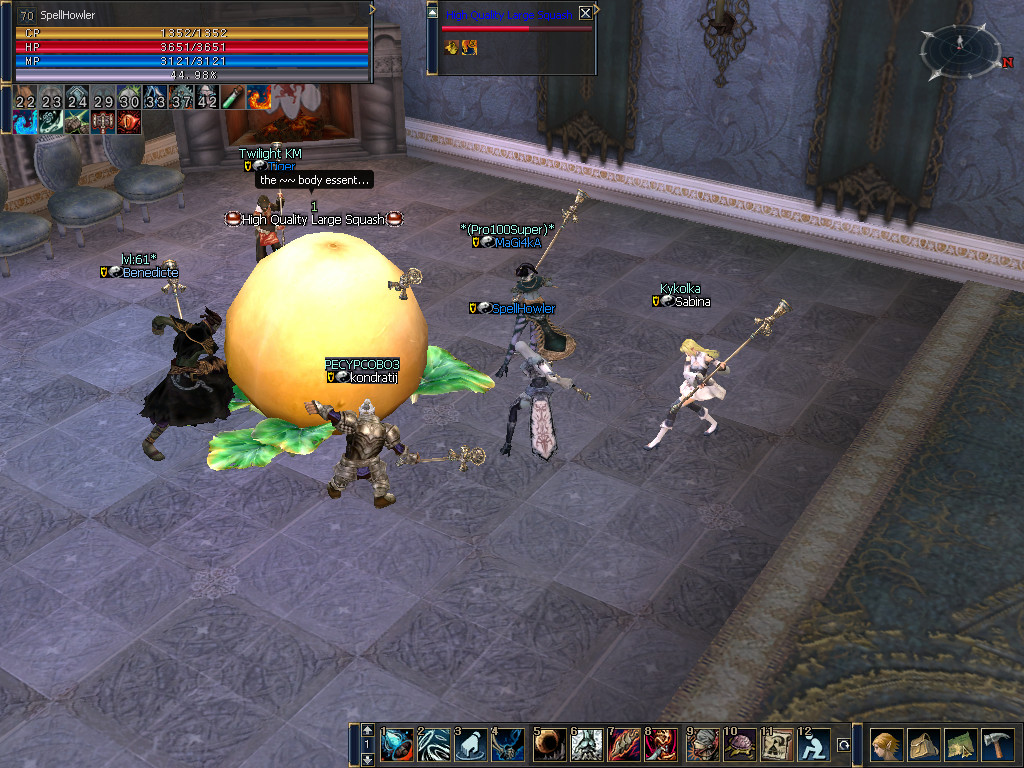Screen dimensions: 1024x768
Task: Activate the dark sphere skill in slot 5
Action: [x=549, y=745]
